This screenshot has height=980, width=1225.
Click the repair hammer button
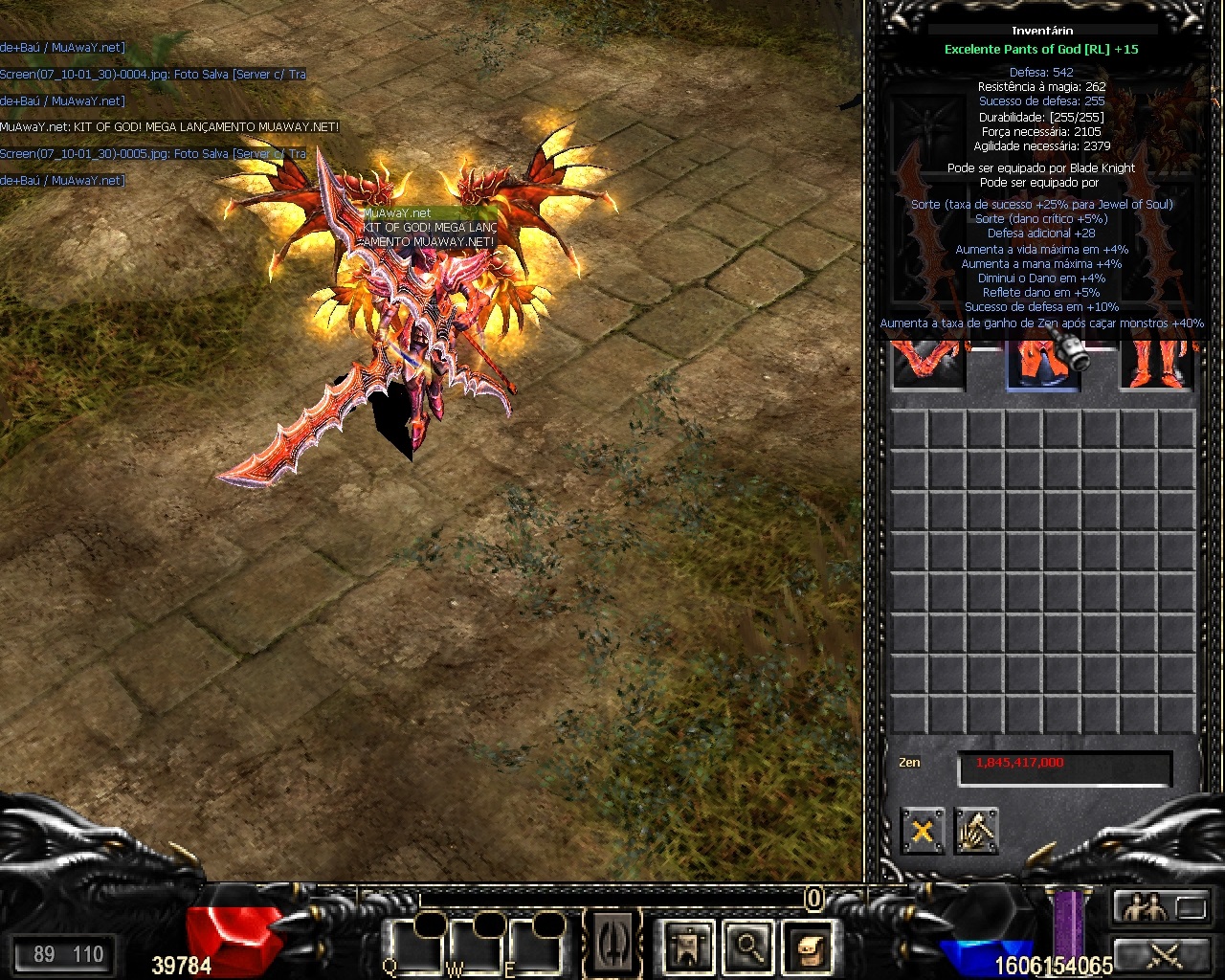(x=976, y=831)
